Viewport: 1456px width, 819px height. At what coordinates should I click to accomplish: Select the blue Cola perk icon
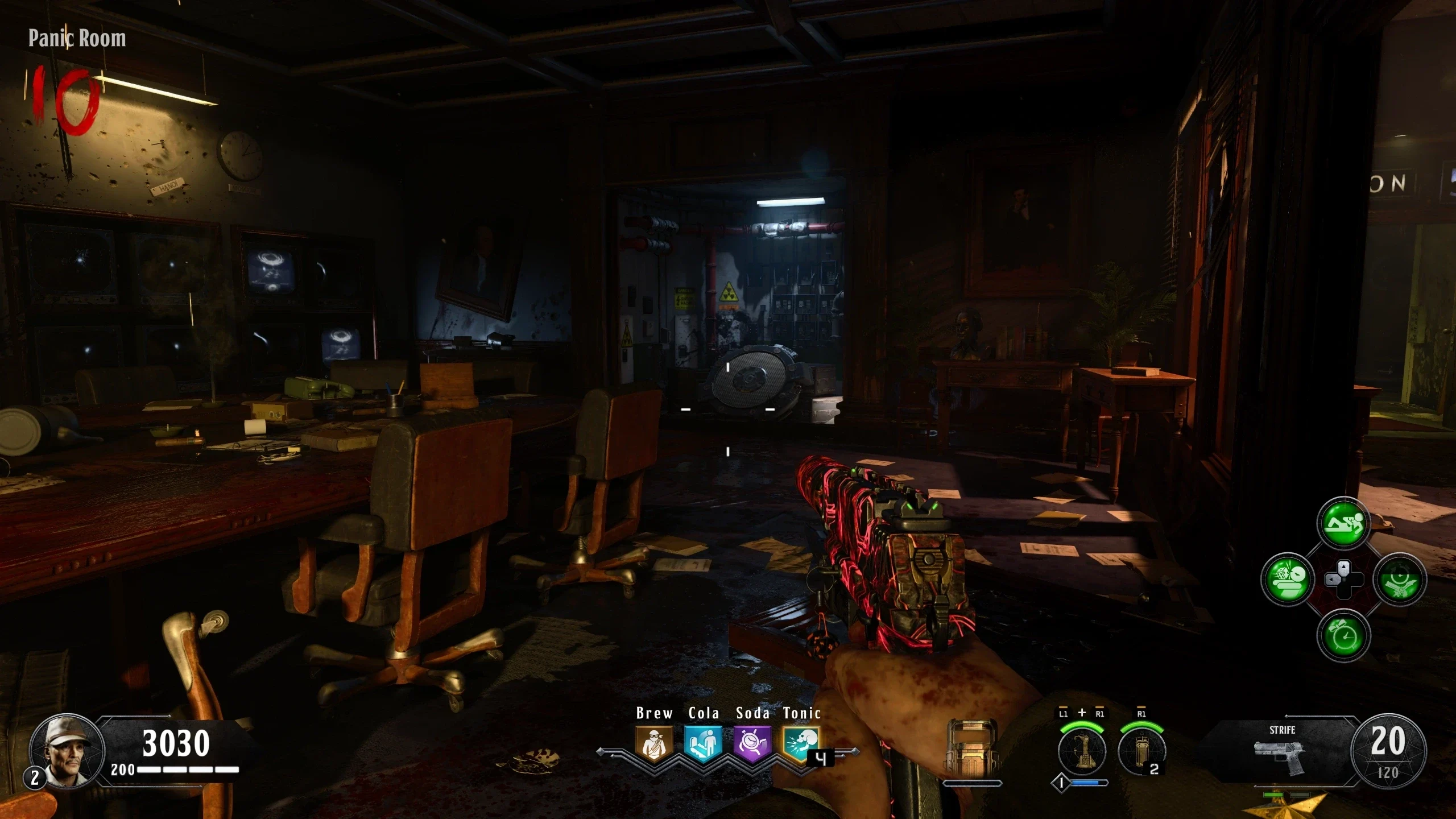[x=703, y=743]
